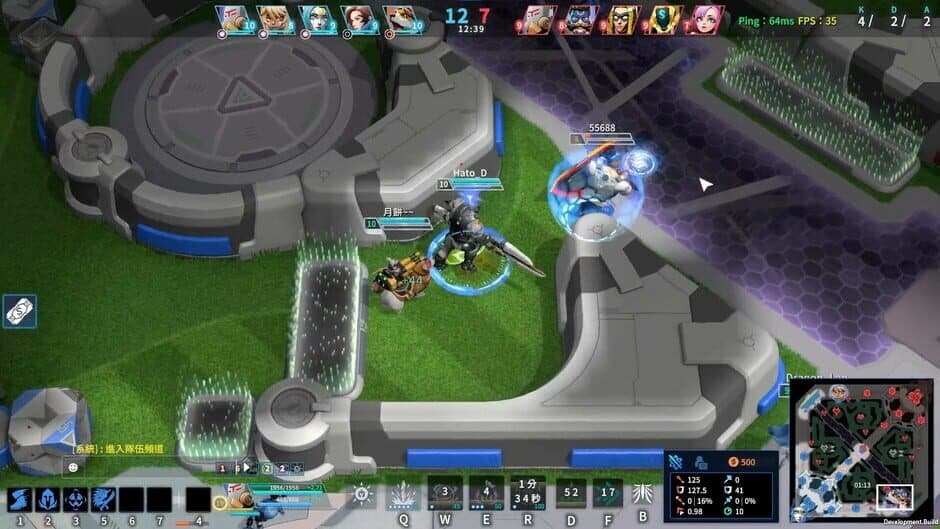This screenshot has height=529, width=940.
Task: Use the F summoner spell
Action: [607, 492]
